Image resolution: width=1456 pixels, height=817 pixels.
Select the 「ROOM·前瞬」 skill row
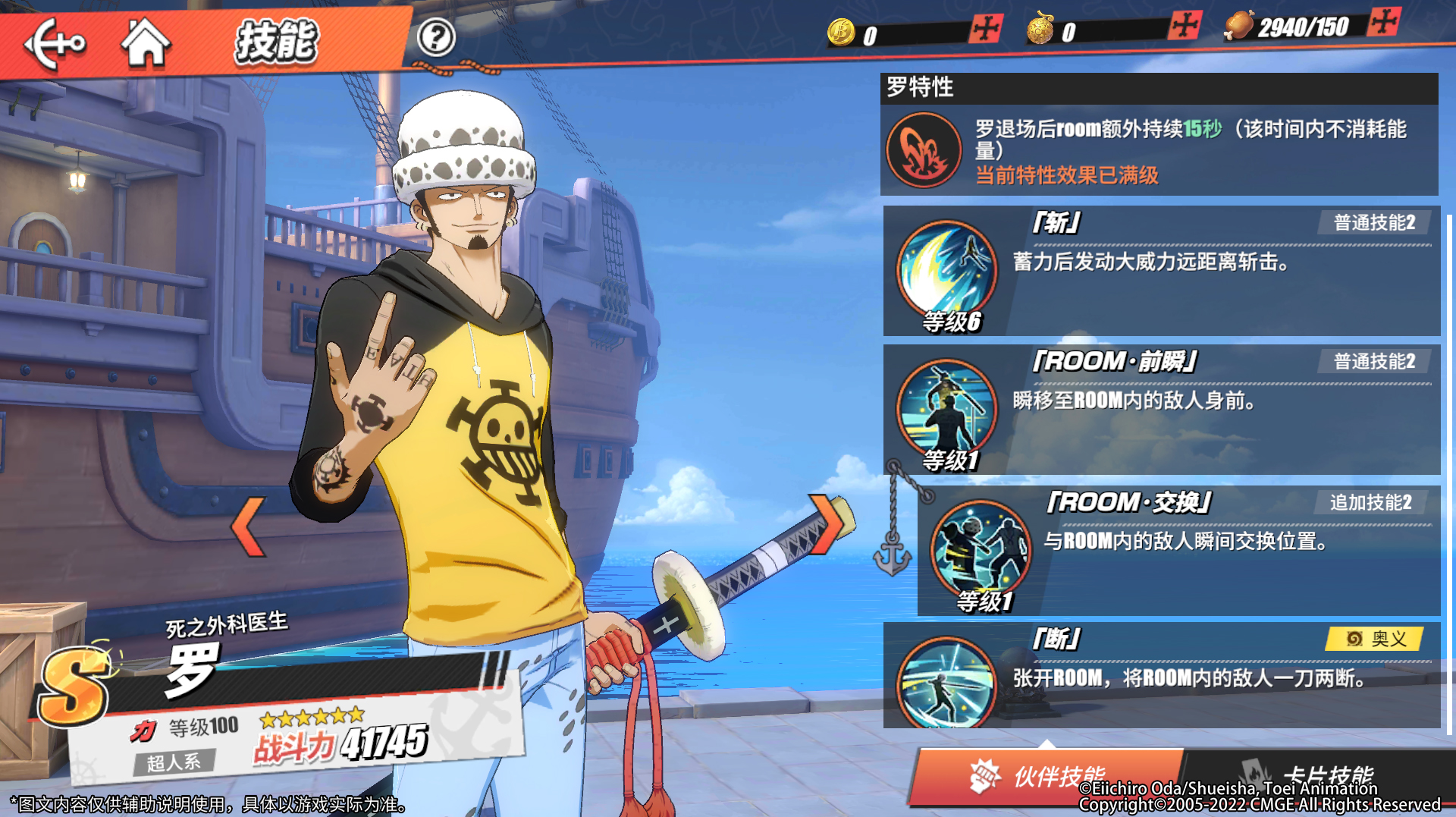pos(1160,410)
